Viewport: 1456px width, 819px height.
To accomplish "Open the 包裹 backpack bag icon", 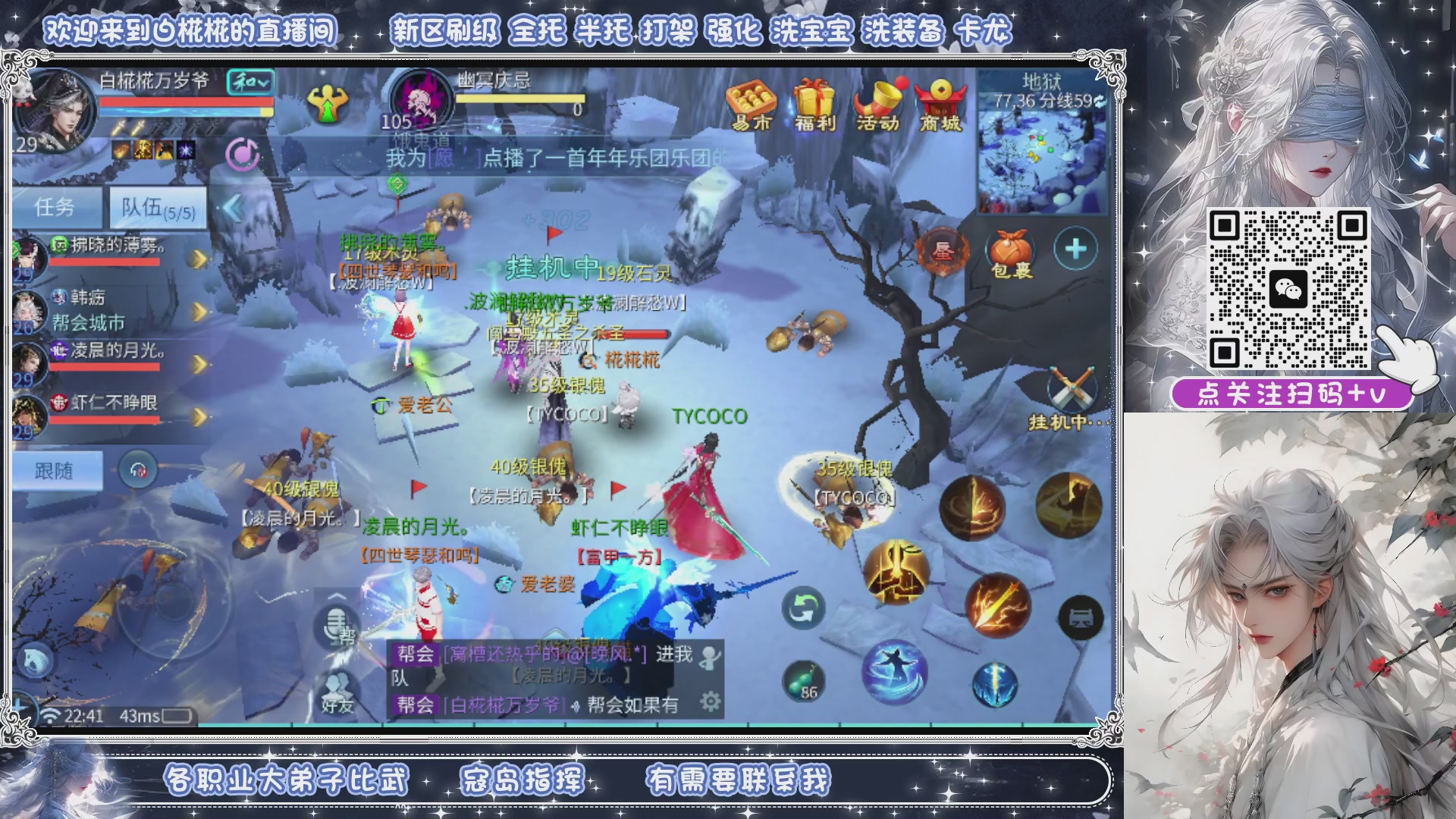I will click(1010, 246).
